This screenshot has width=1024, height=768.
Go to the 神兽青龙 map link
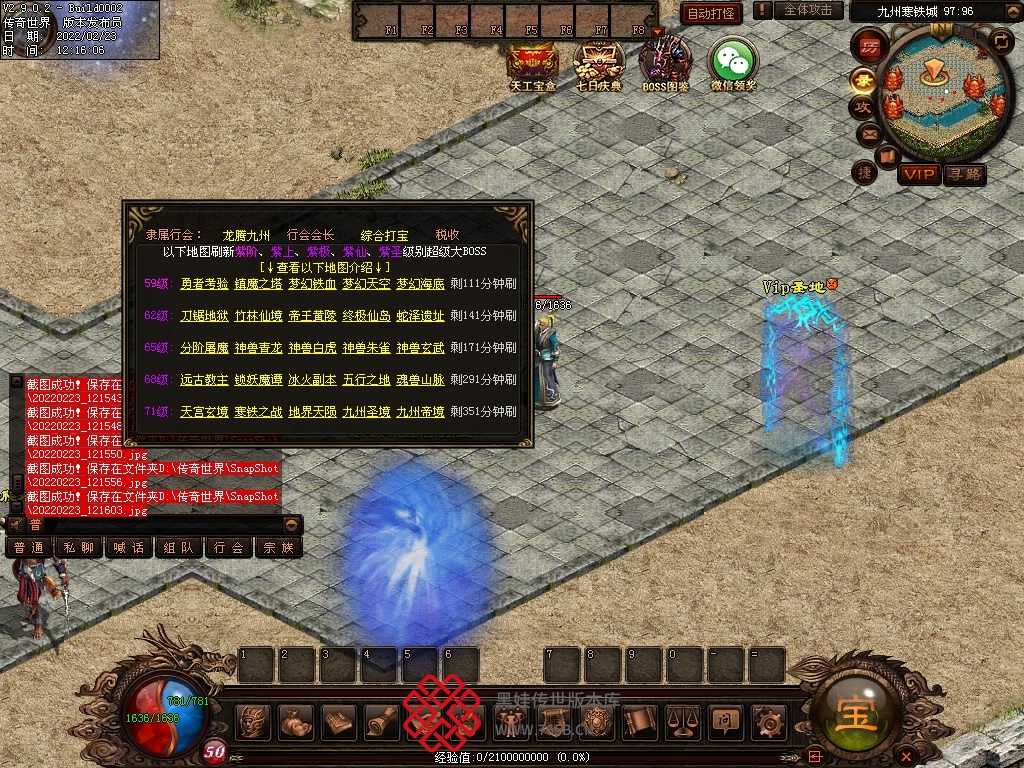258,348
